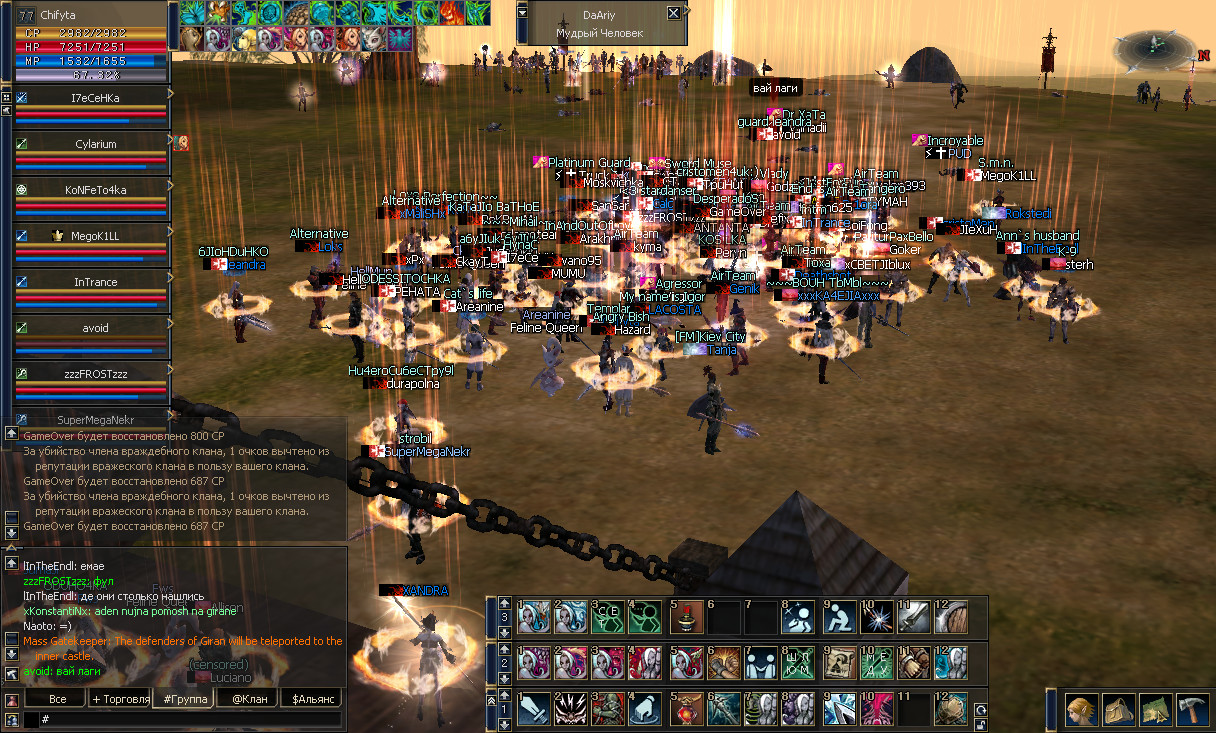Target party member MegoK1LL in party list
Viewport: 1216px width, 733px height.
[x=95, y=236]
